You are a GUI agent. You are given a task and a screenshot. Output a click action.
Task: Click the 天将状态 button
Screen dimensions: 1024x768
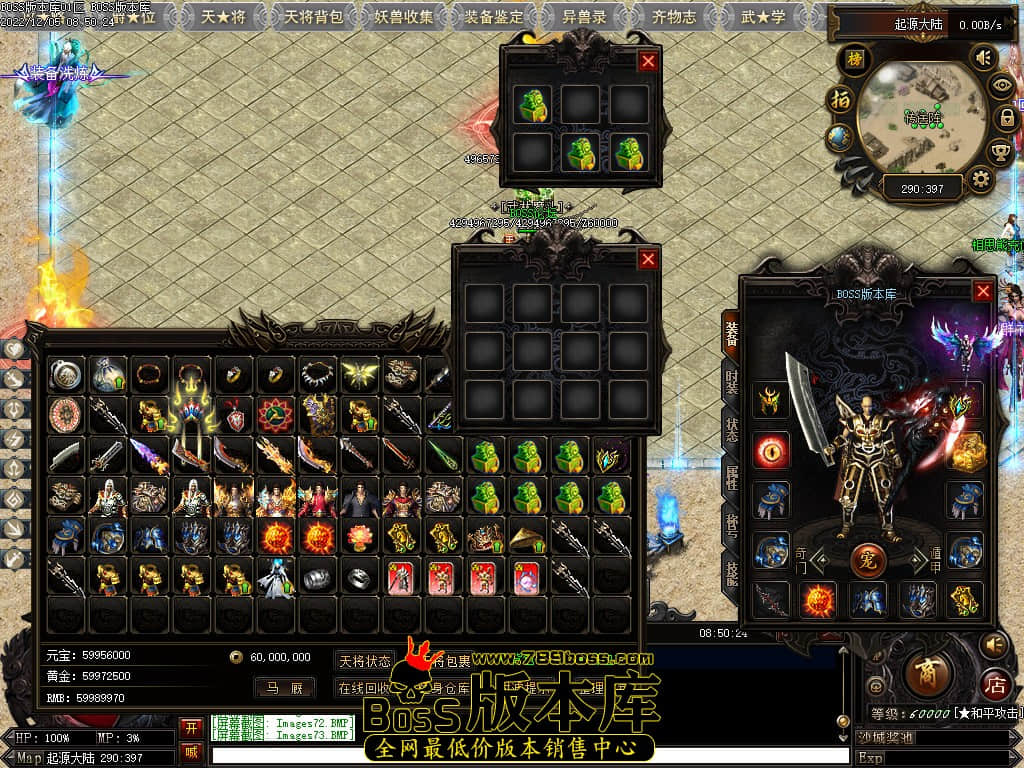[x=364, y=661]
